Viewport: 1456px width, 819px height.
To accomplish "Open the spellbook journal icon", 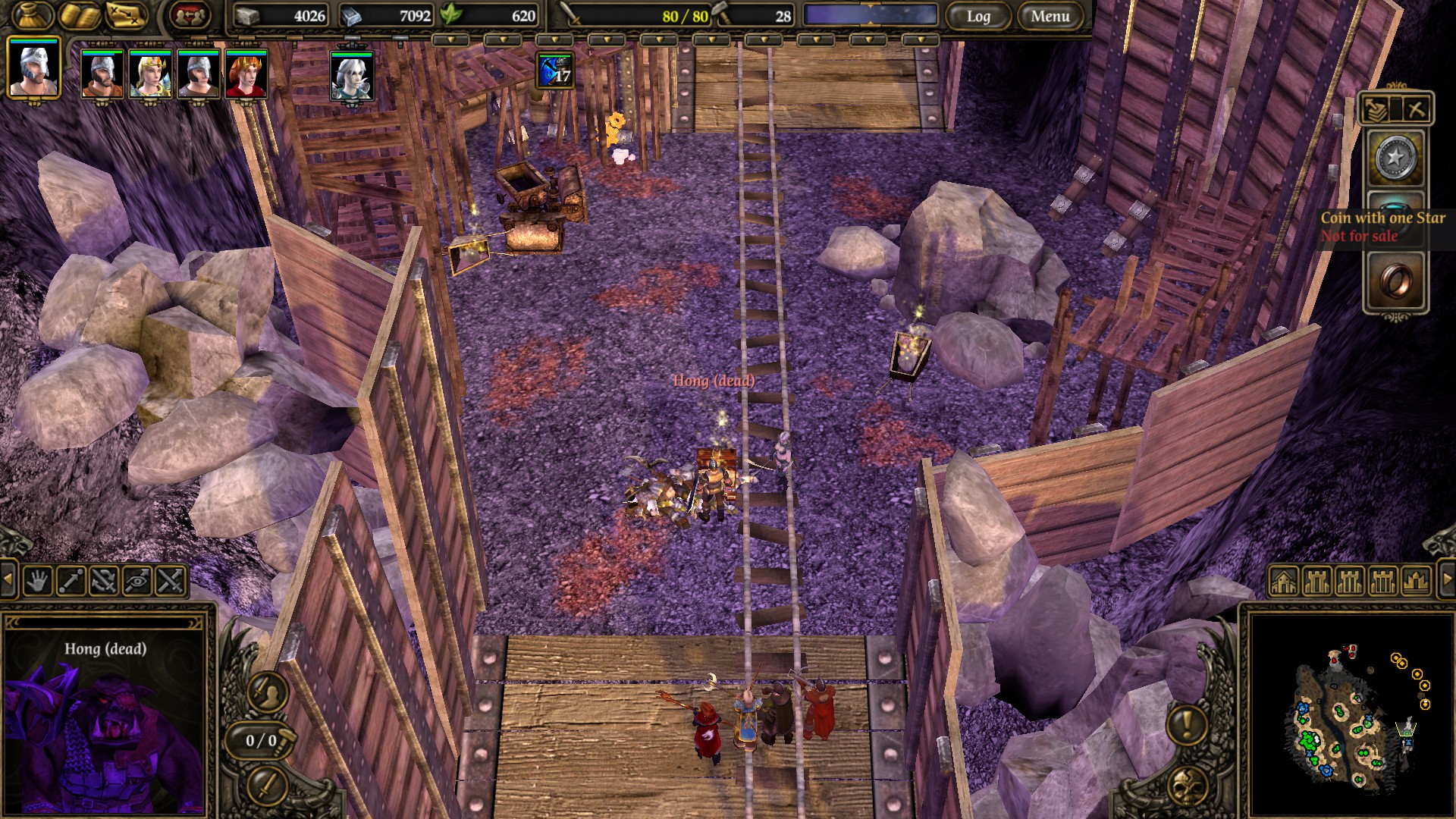I will click(x=80, y=15).
